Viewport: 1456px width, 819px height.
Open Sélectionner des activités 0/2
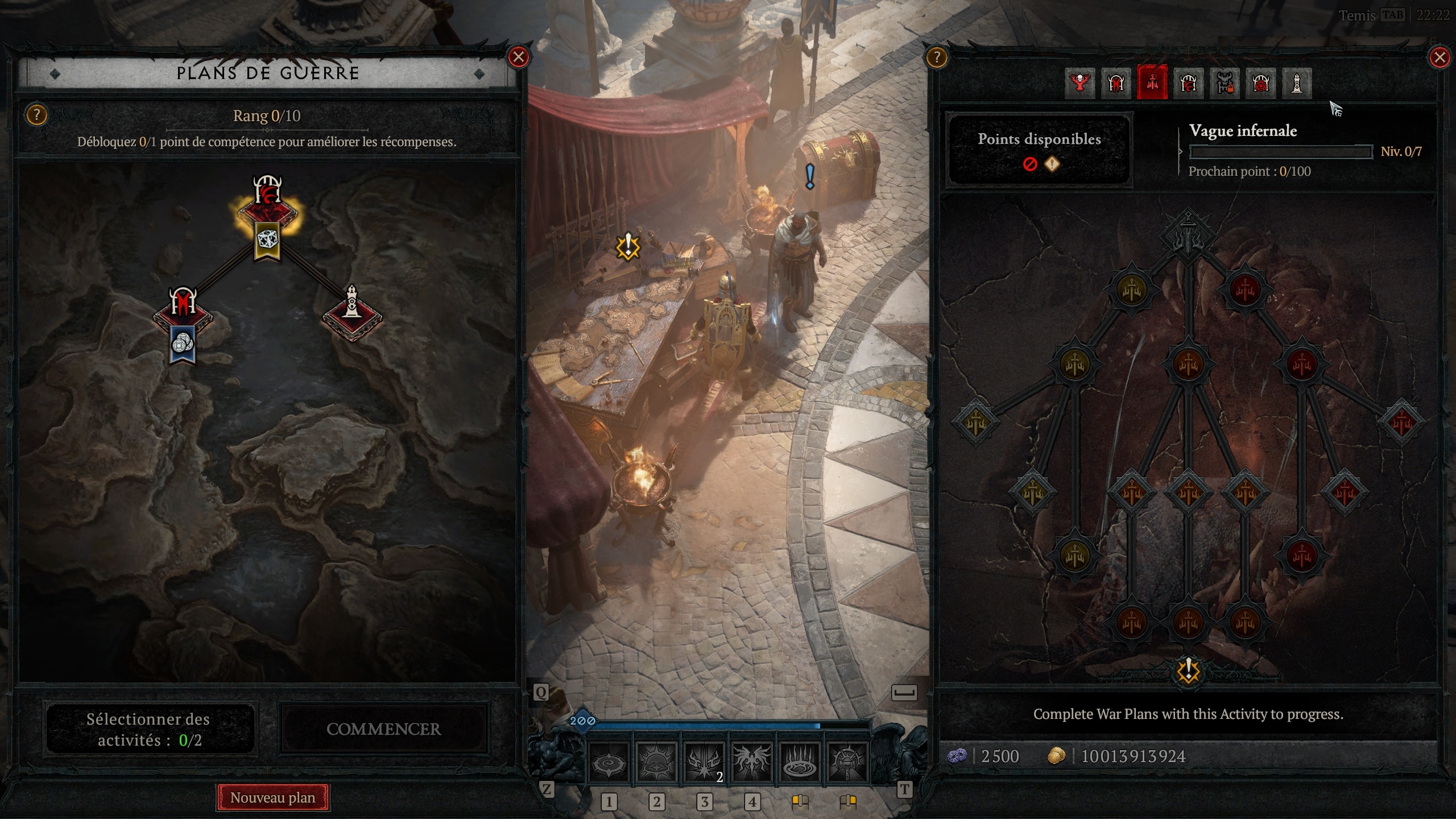point(149,730)
